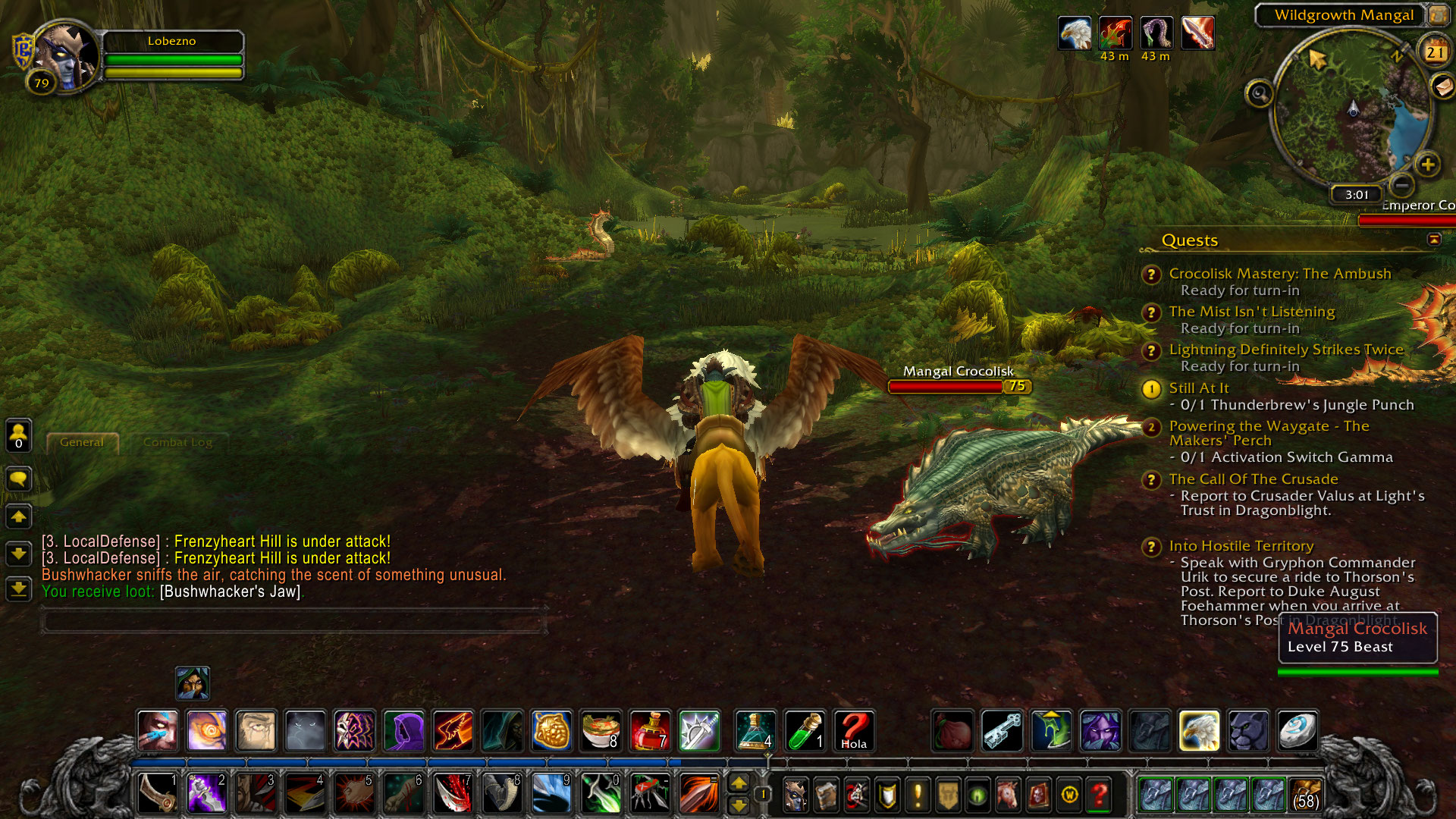Use the green poison vial item

(805, 731)
